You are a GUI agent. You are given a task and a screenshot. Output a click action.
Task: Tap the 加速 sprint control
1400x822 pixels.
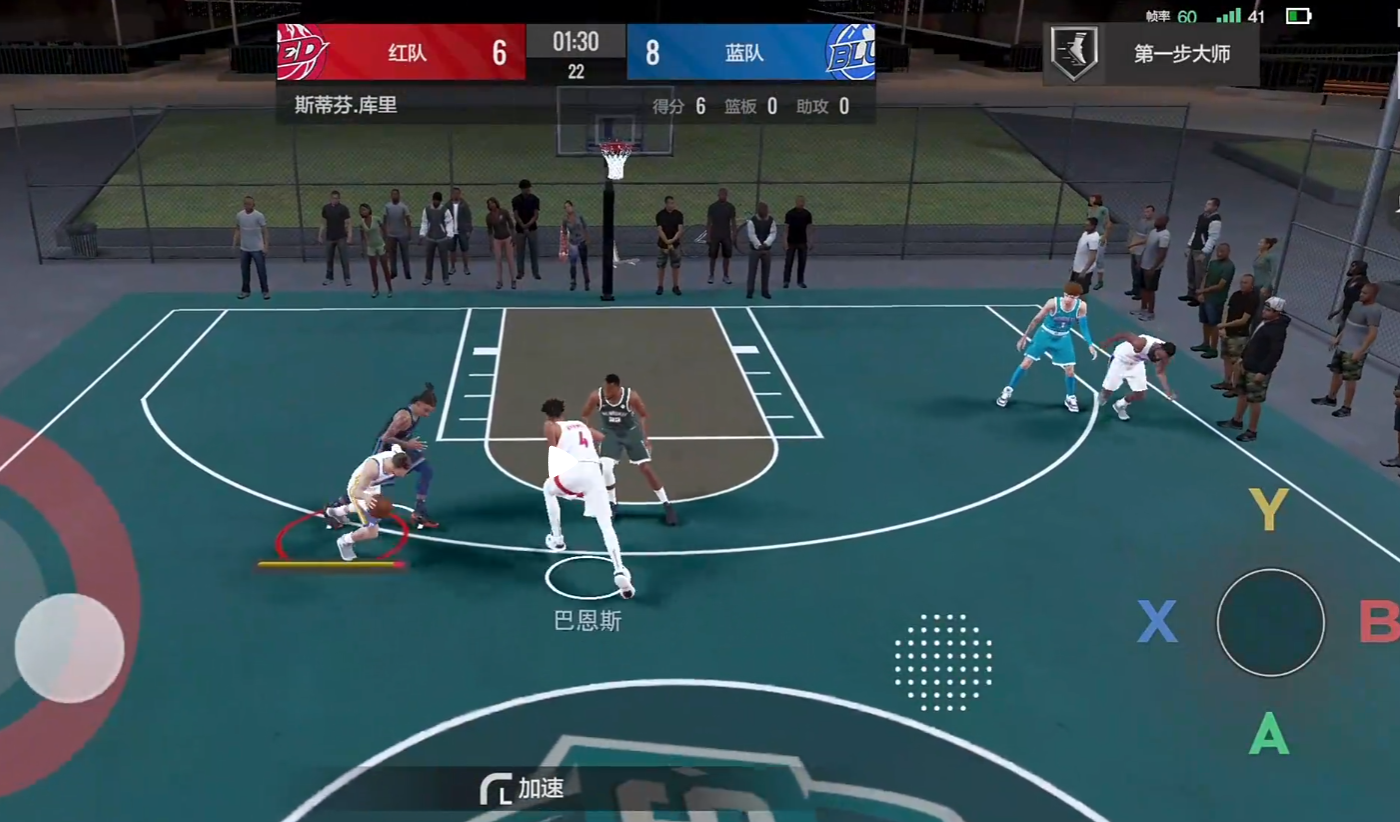(x=523, y=789)
